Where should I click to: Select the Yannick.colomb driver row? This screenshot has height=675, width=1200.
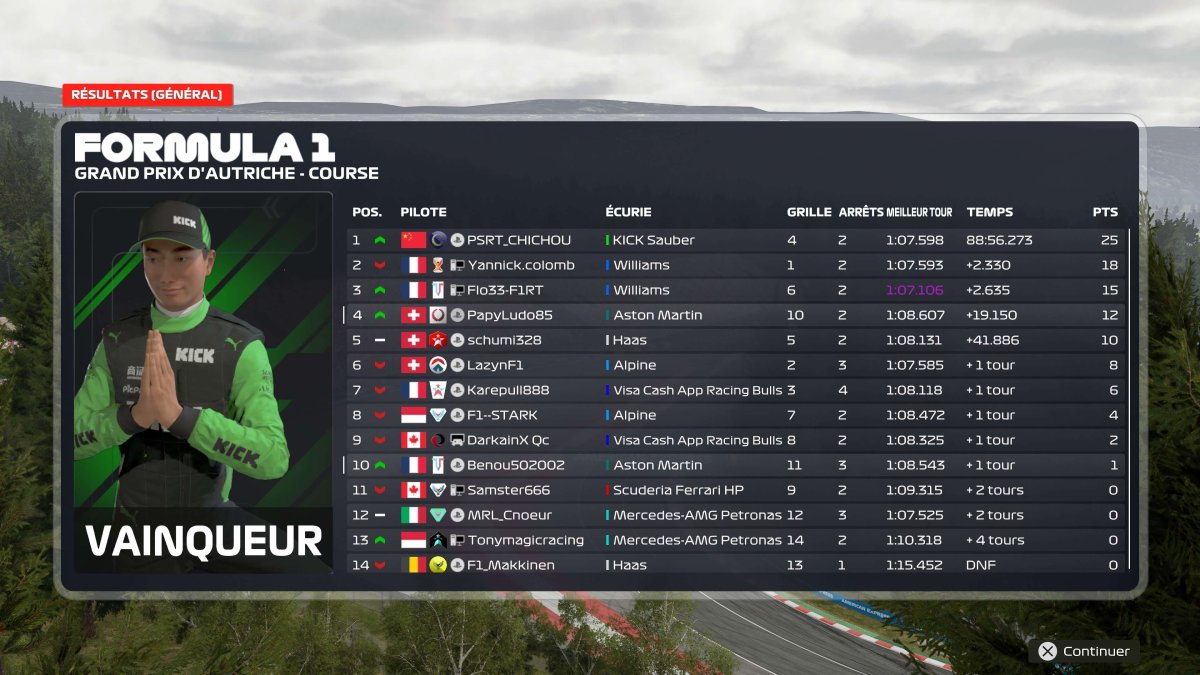point(735,265)
